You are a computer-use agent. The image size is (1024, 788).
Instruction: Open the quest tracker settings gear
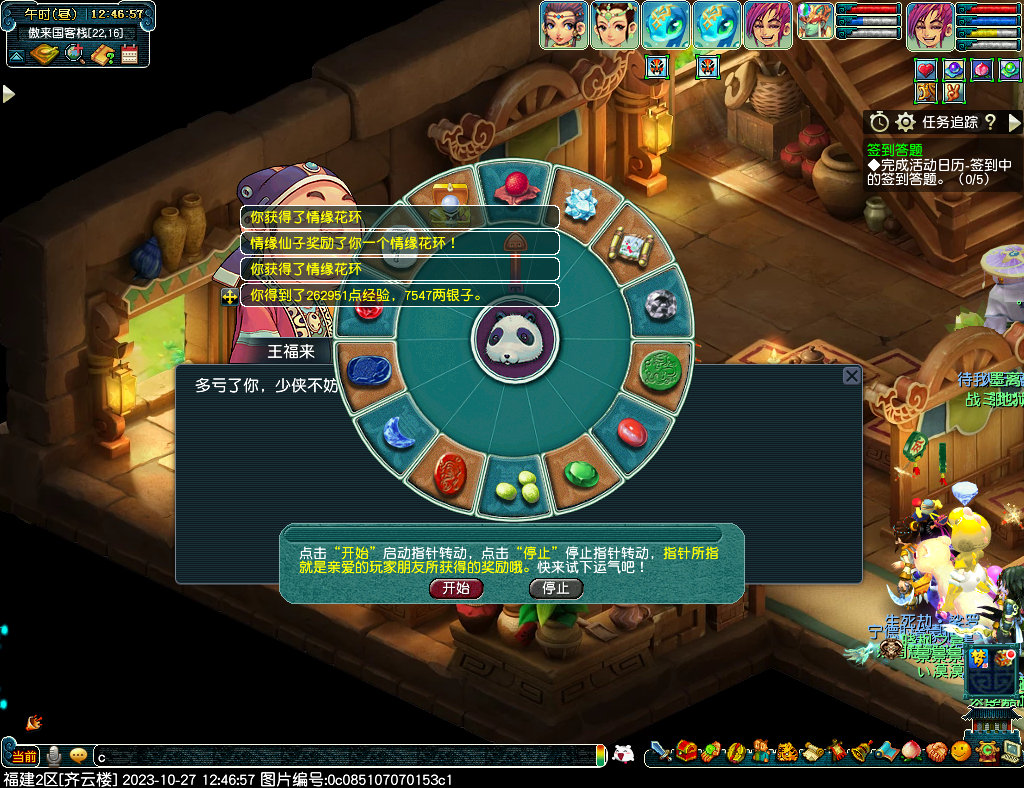906,122
